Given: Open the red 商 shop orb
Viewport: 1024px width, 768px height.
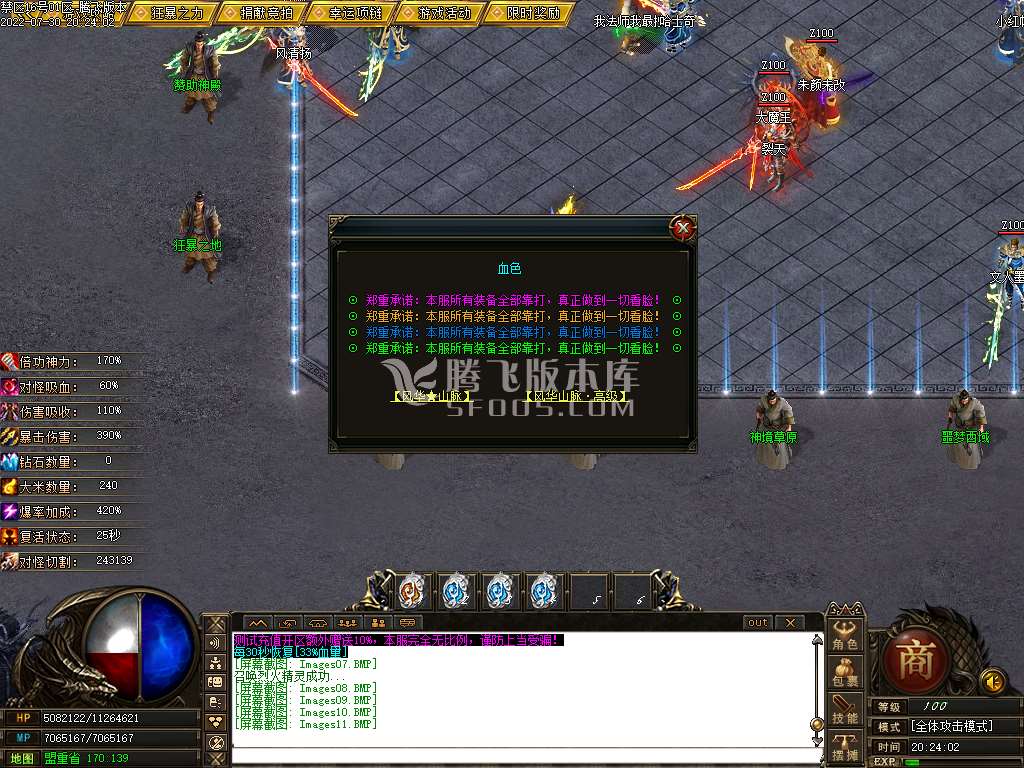Looking at the screenshot, I should tap(915, 662).
